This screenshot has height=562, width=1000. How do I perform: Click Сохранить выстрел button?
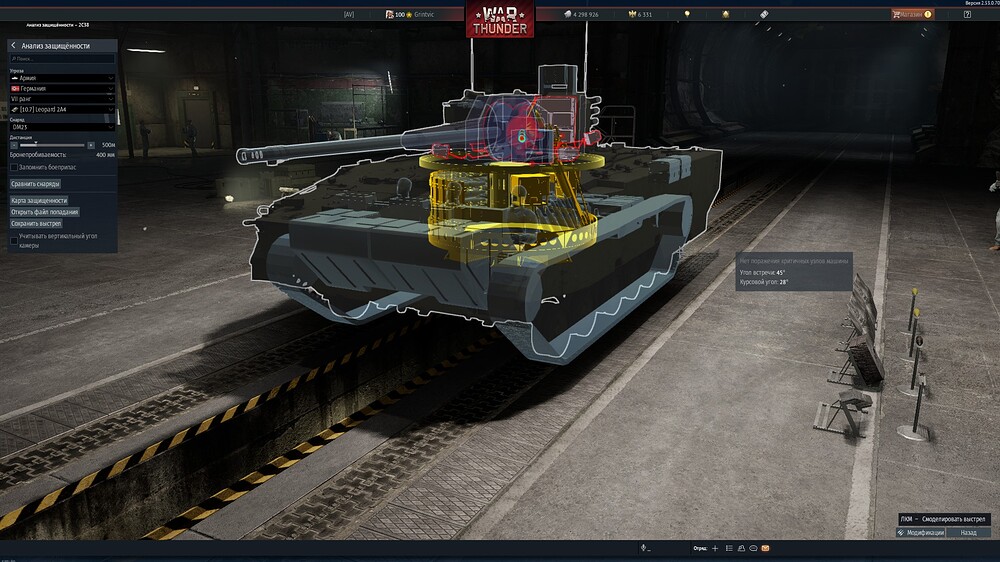click(36, 223)
